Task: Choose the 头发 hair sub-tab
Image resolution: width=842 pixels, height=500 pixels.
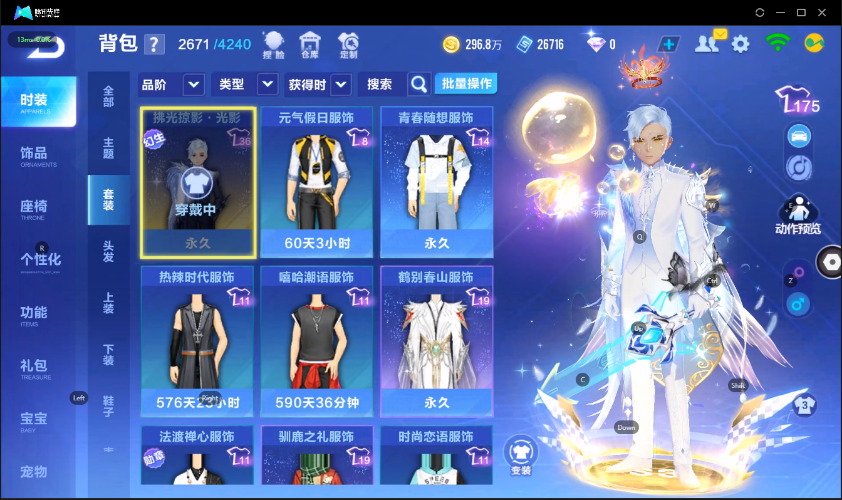Action: tap(108, 251)
